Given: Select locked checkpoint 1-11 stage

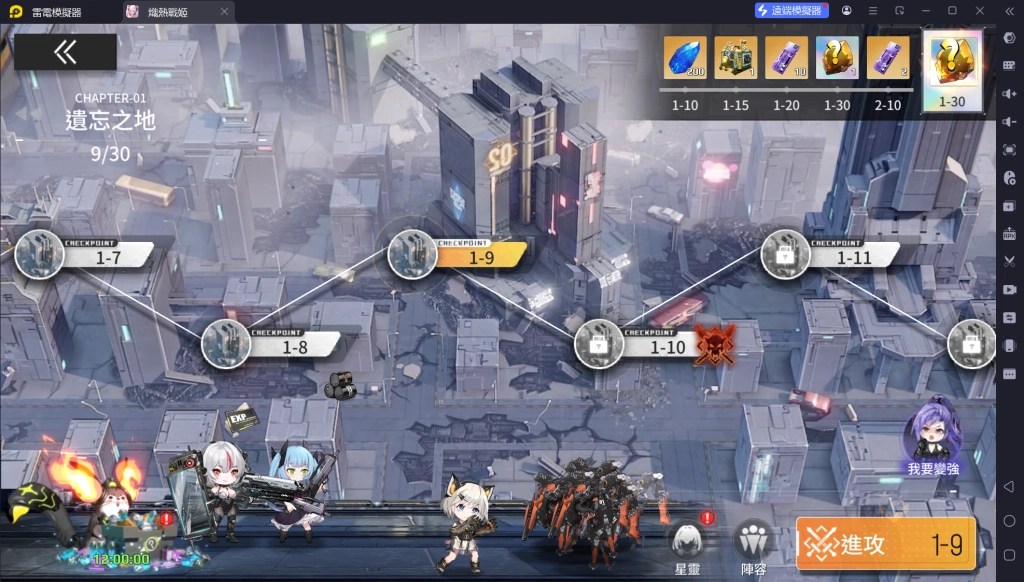Looking at the screenshot, I should point(786,255).
